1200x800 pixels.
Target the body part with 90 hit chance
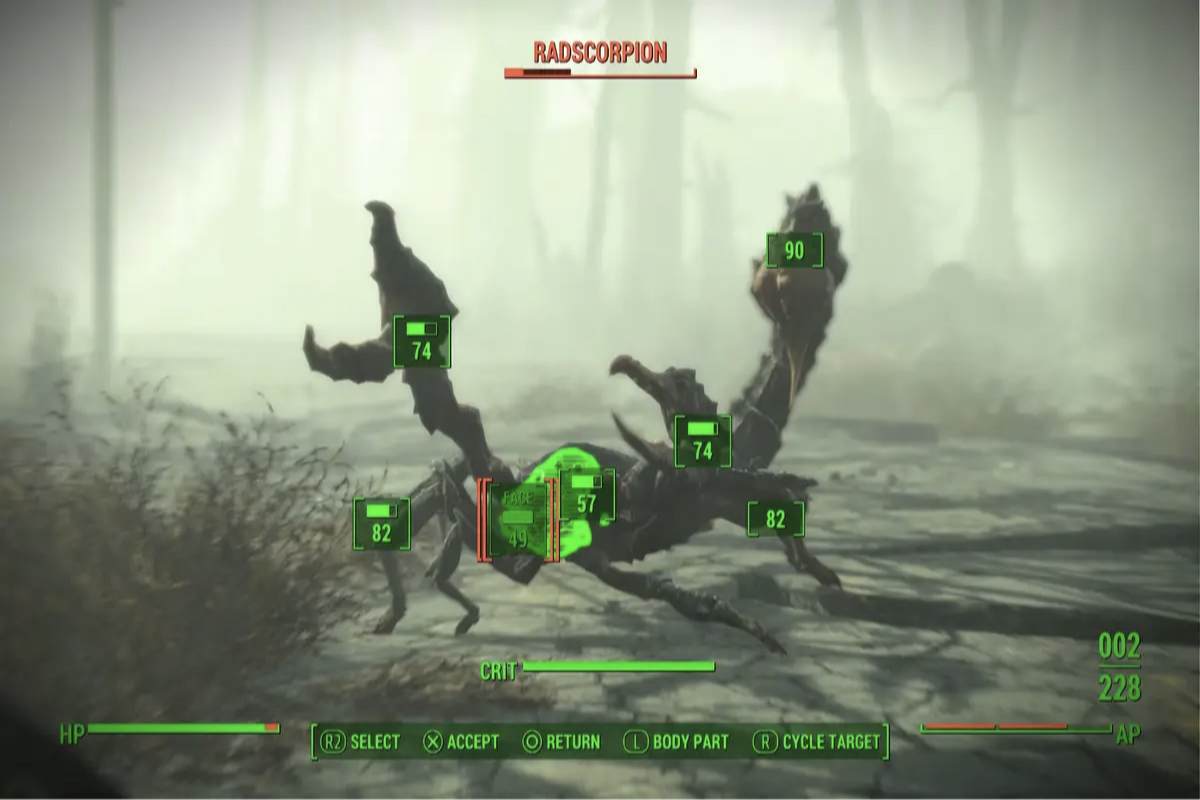[794, 250]
